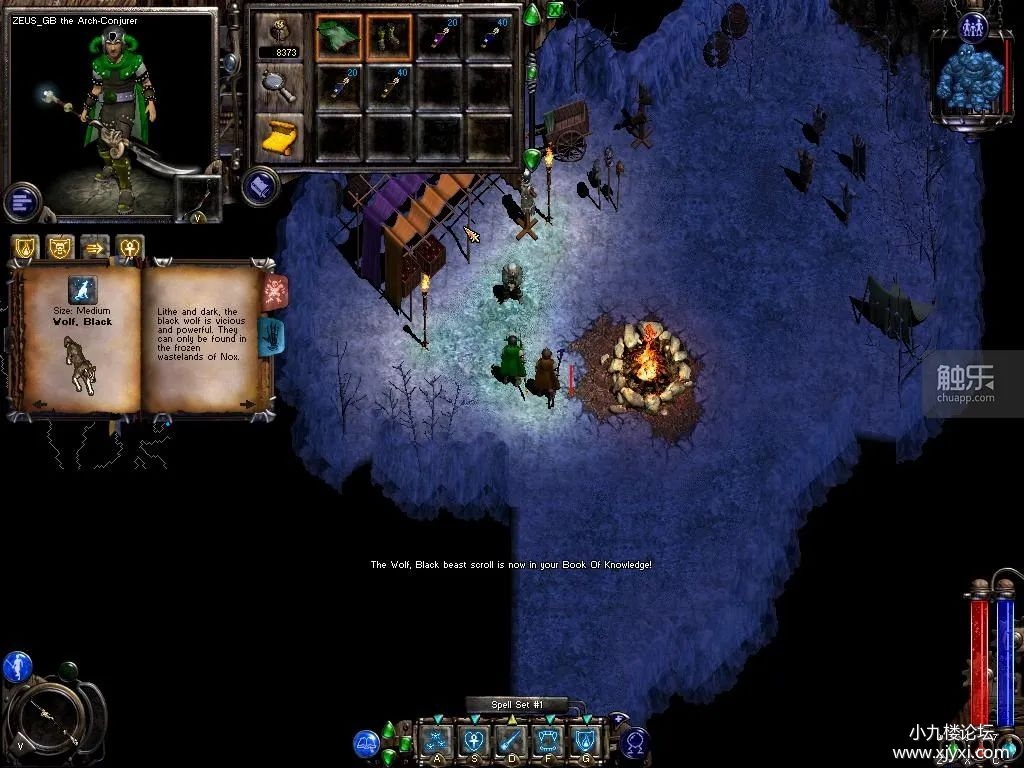Select the boots inventory slot

[x=388, y=36]
